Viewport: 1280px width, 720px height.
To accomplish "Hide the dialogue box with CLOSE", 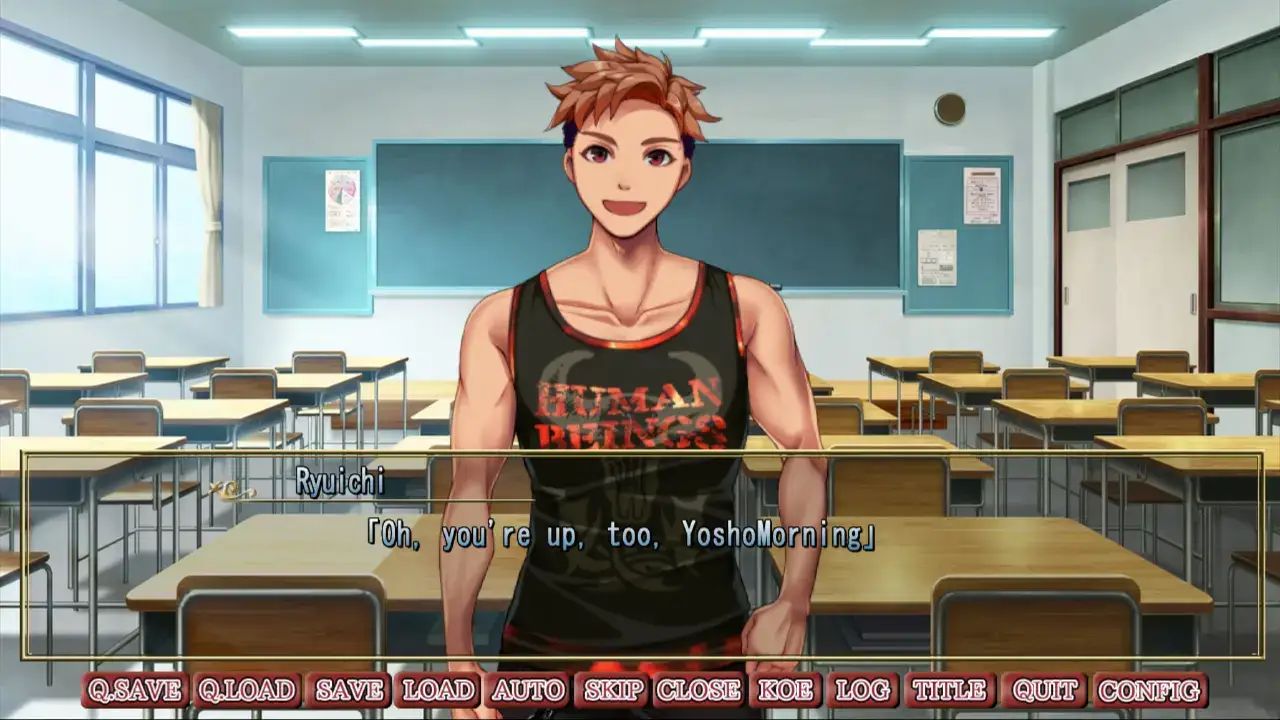I will tap(699, 690).
